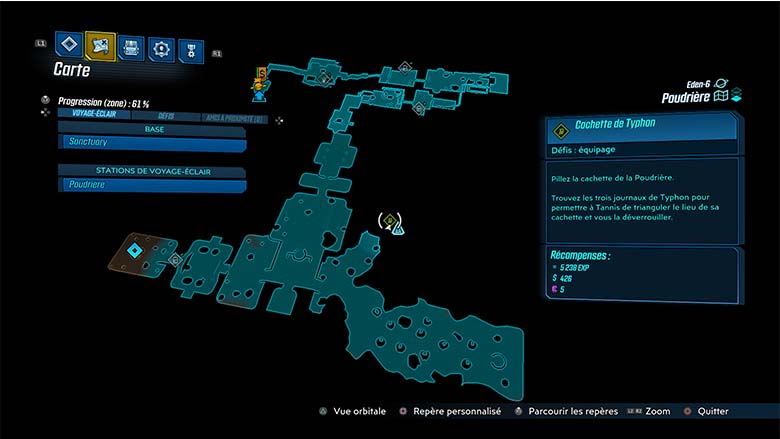Viewport: 780px width, 439px height.
Task: Open the inventory tab with the chest icon
Action: tap(130, 47)
